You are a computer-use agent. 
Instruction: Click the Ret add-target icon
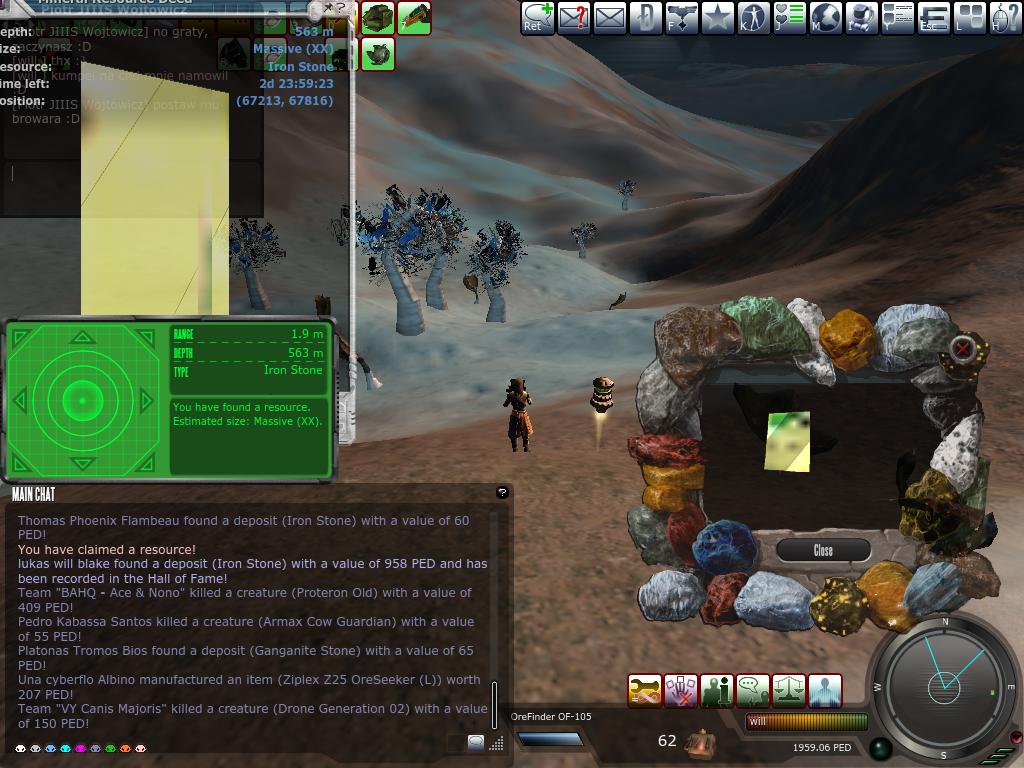tap(538, 18)
